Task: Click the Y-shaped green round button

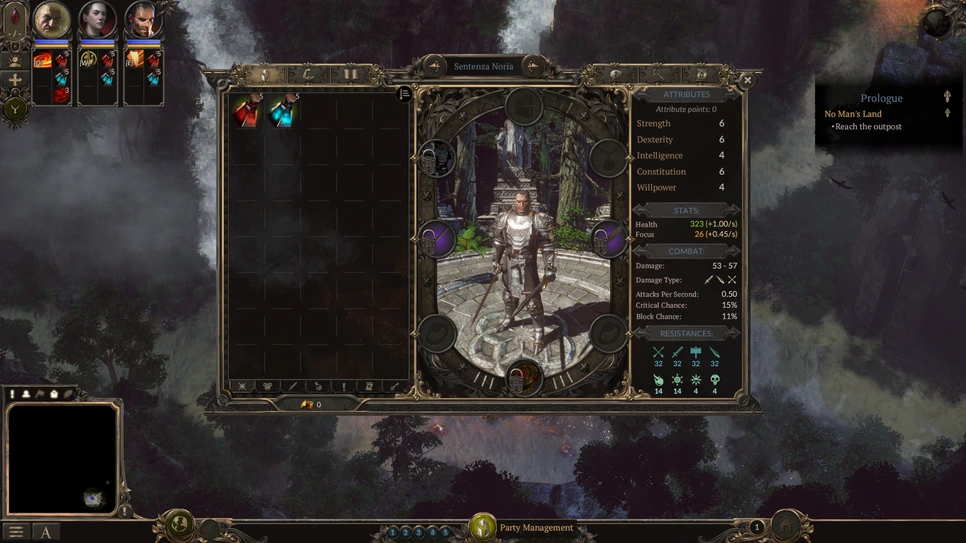Action: point(15,110)
